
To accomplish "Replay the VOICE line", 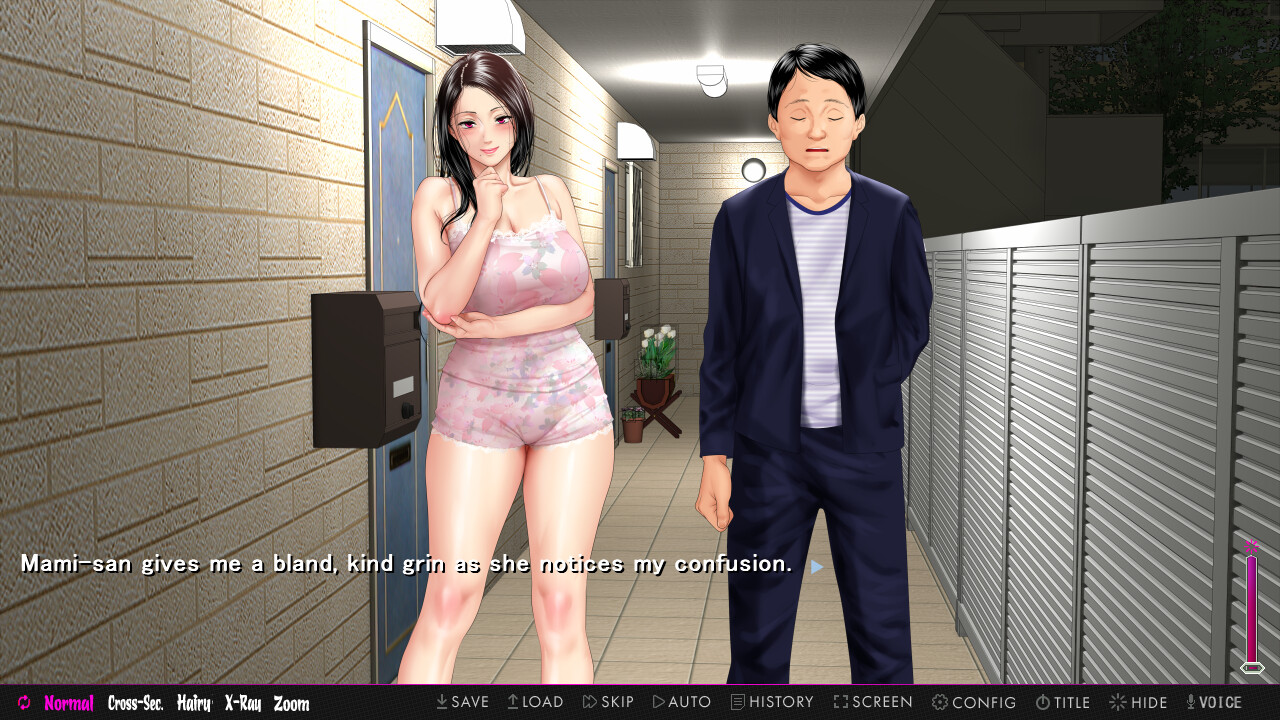I will coord(1213,702).
